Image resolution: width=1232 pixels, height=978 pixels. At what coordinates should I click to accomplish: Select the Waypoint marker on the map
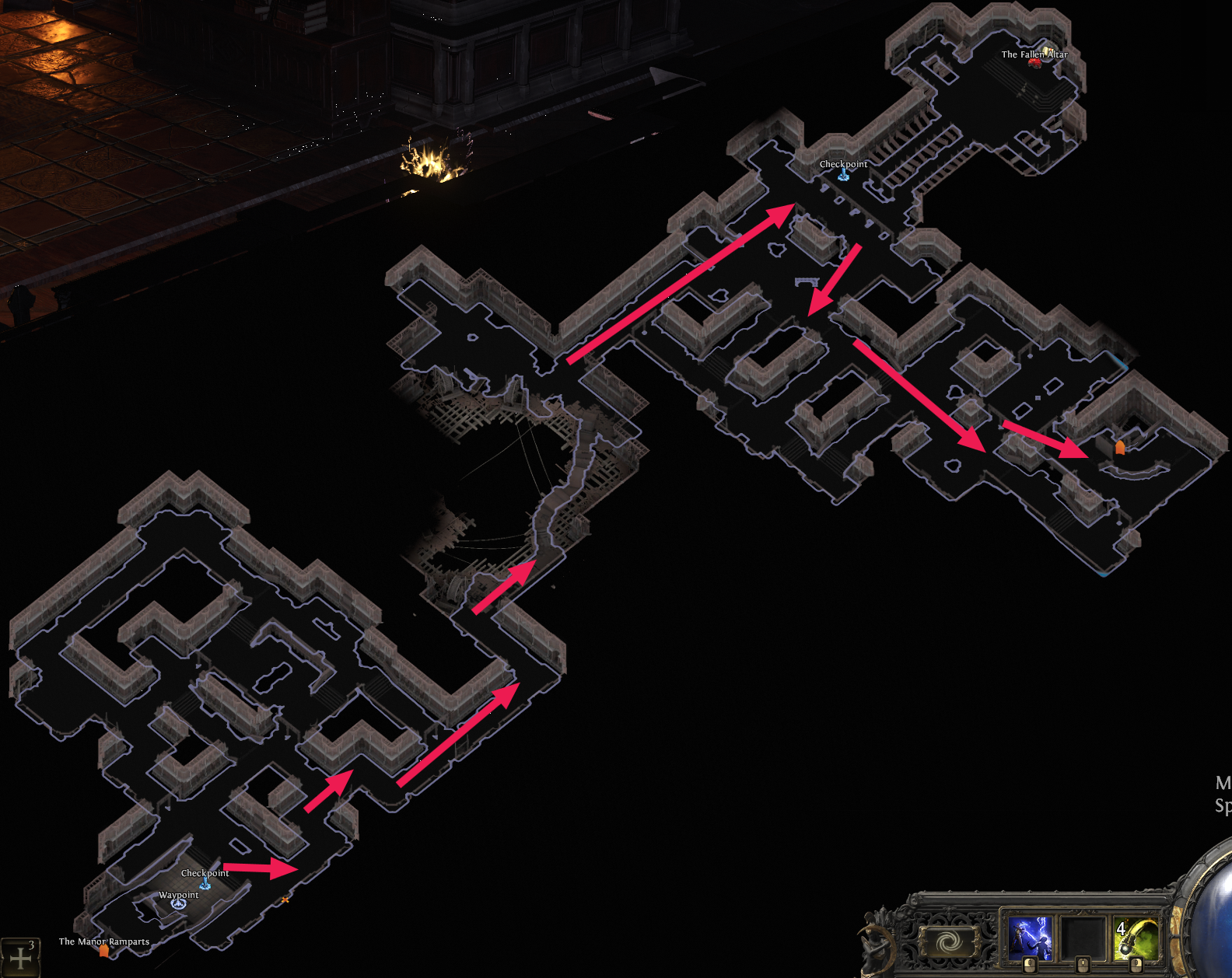(179, 903)
